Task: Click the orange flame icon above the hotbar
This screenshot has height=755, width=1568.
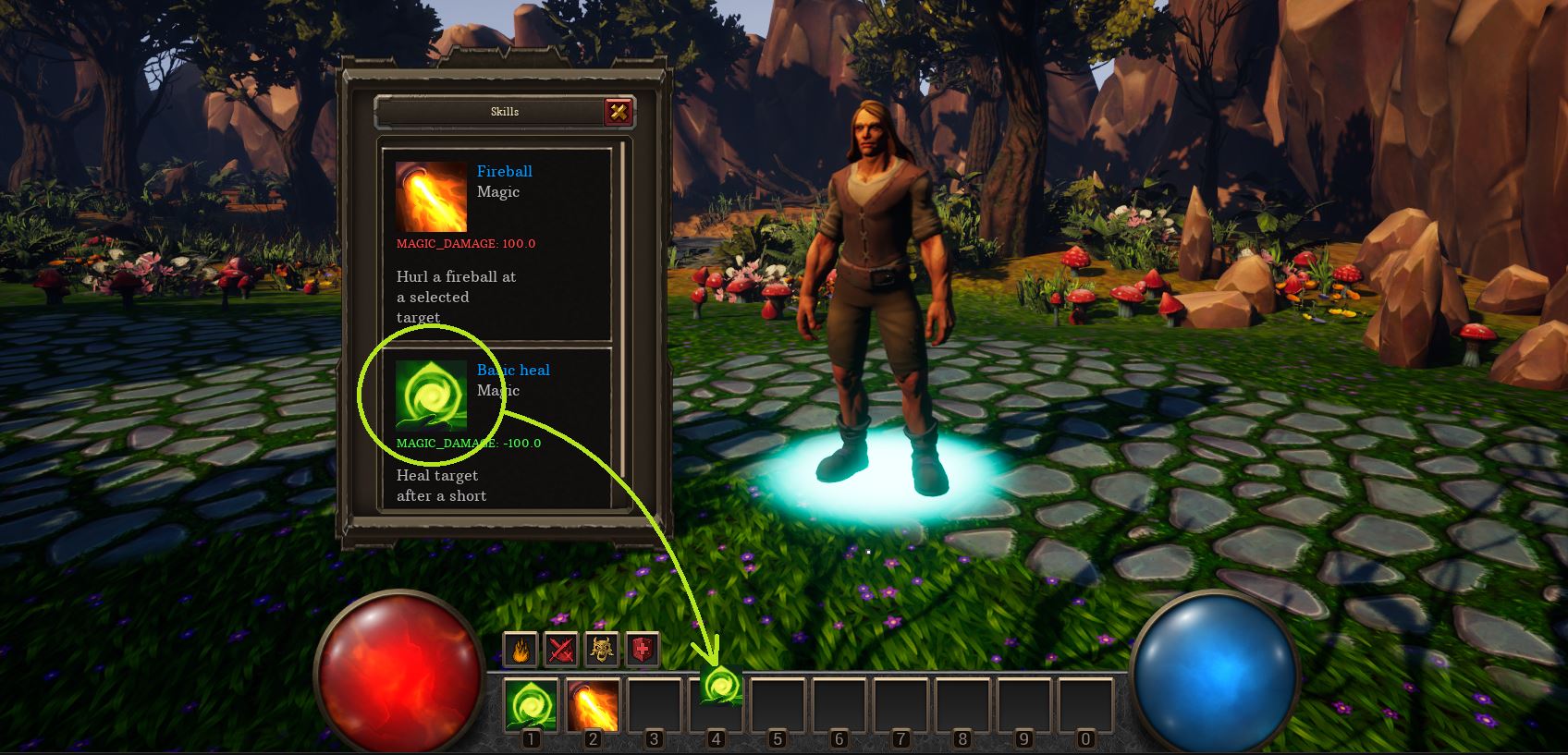Action: coord(521,650)
